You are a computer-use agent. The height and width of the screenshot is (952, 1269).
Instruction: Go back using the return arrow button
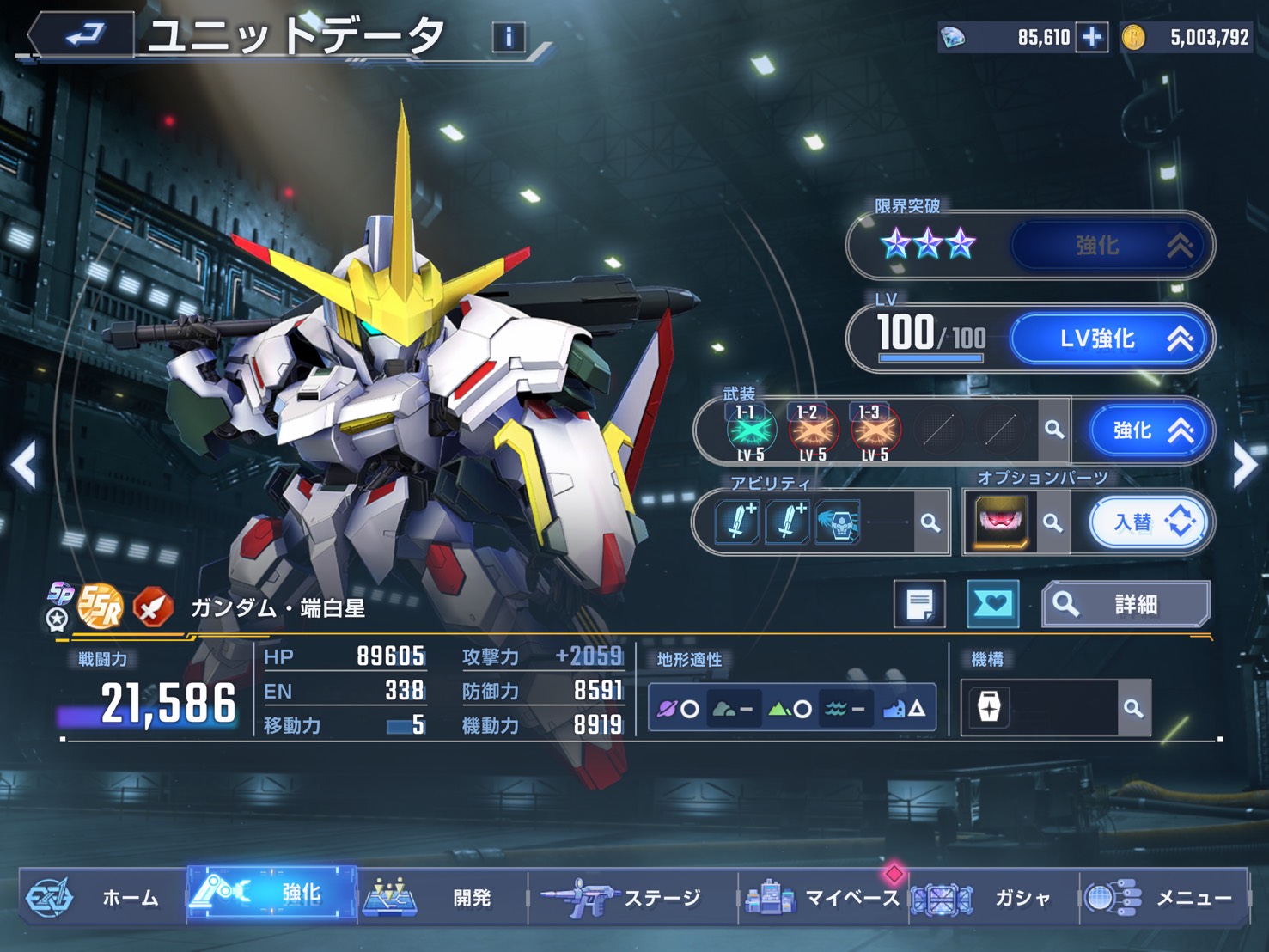coord(82,35)
